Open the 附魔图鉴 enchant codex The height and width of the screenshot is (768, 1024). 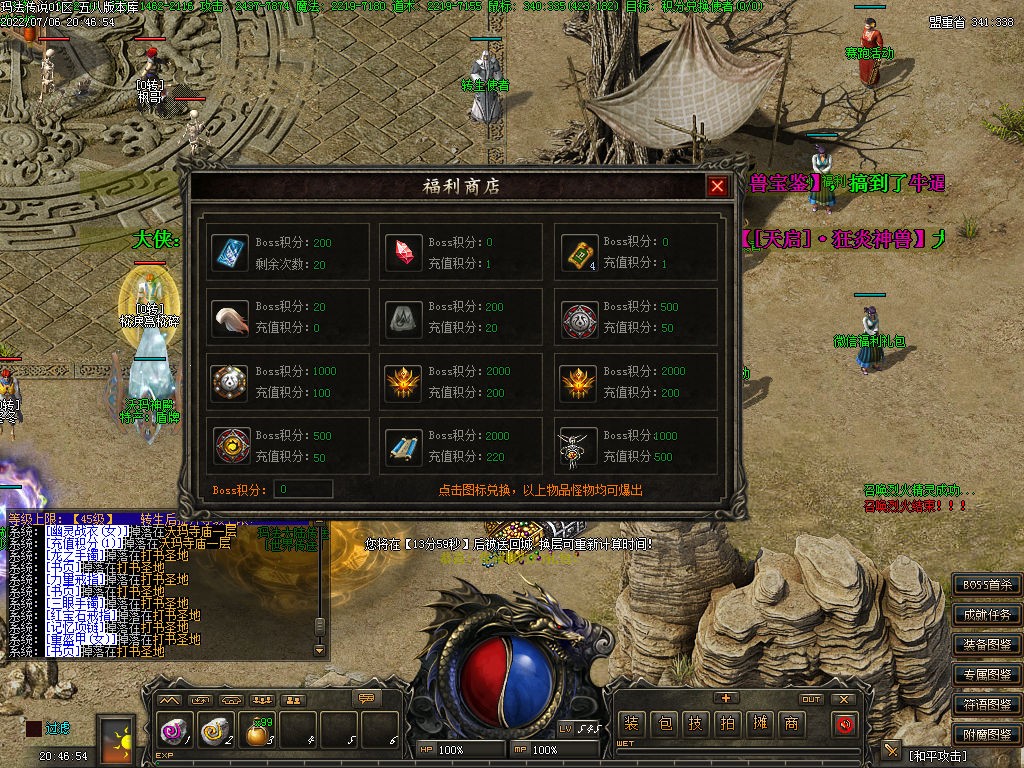coord(986,734)
